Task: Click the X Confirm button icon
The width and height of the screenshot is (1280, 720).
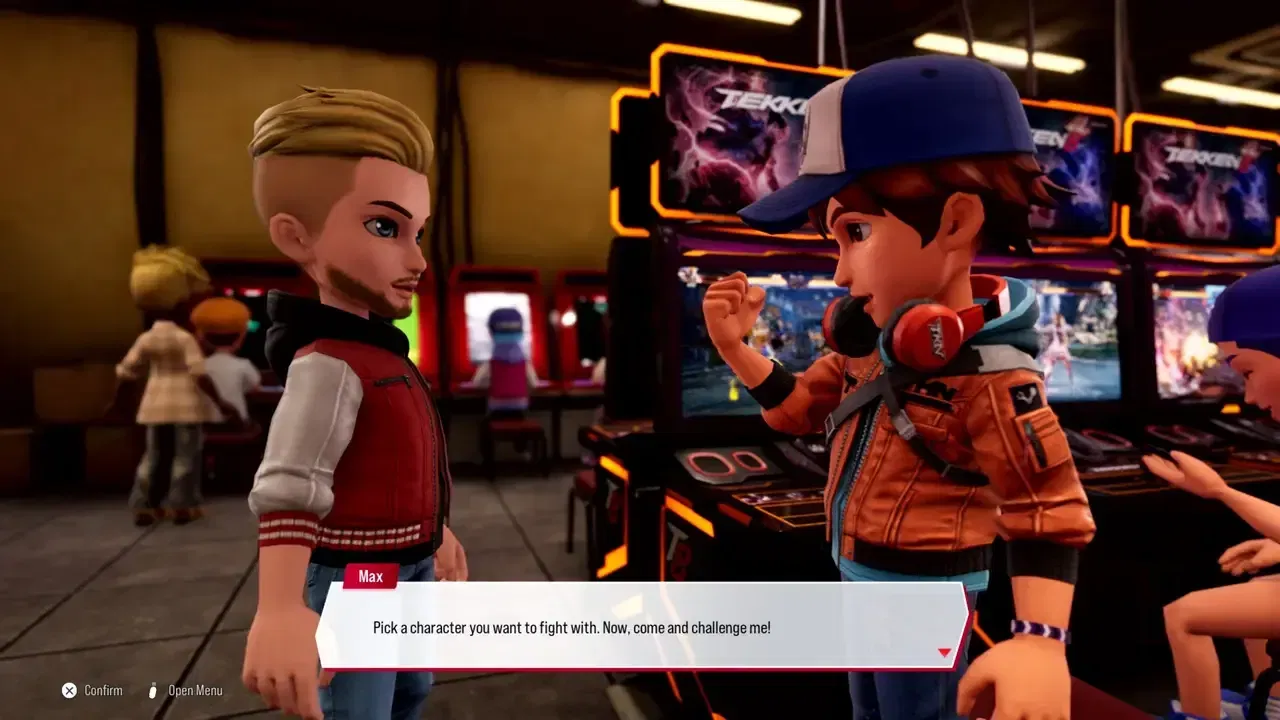Action: coord(69,690)
